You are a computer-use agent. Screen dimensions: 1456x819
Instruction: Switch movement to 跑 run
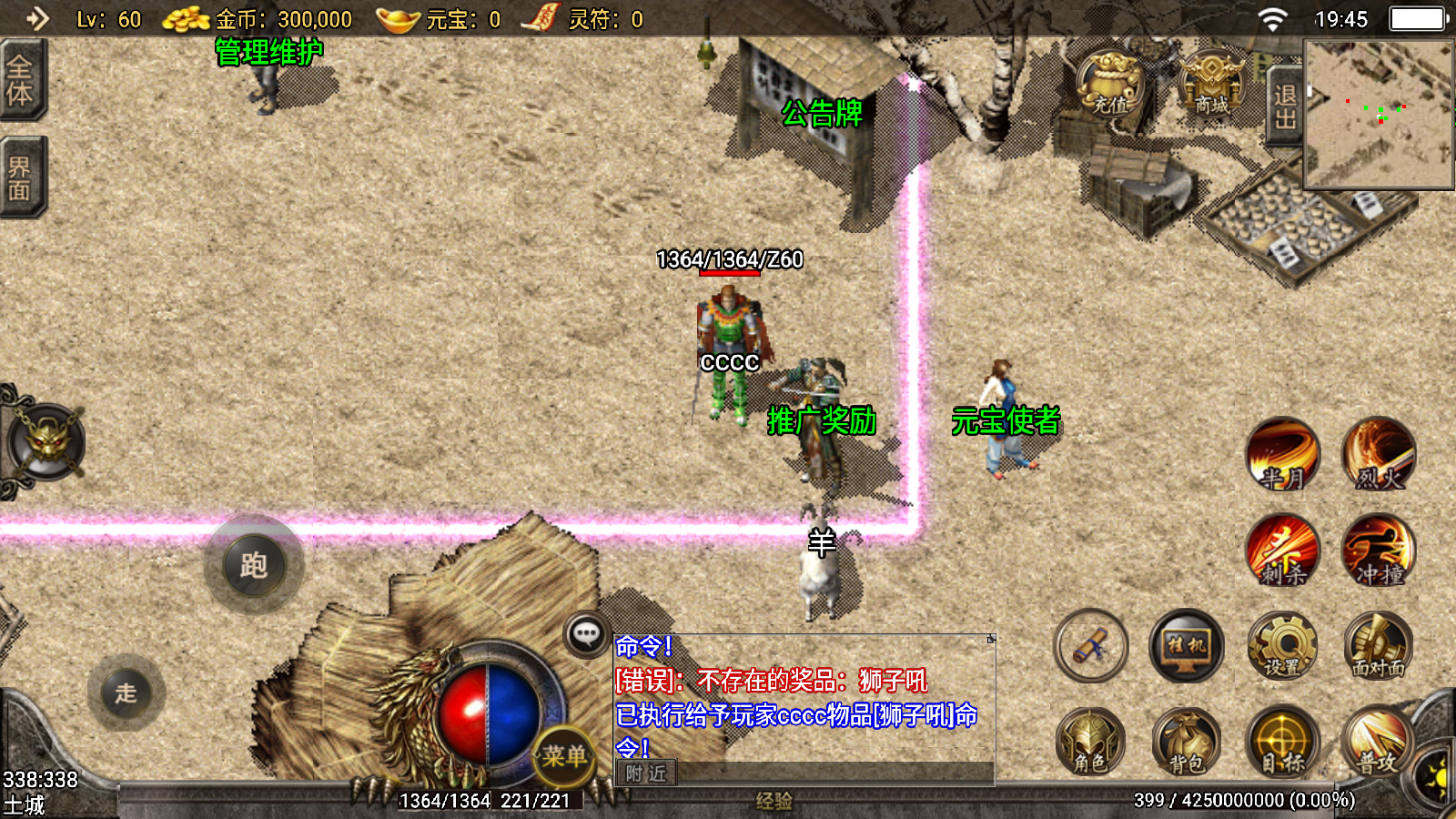254,565
